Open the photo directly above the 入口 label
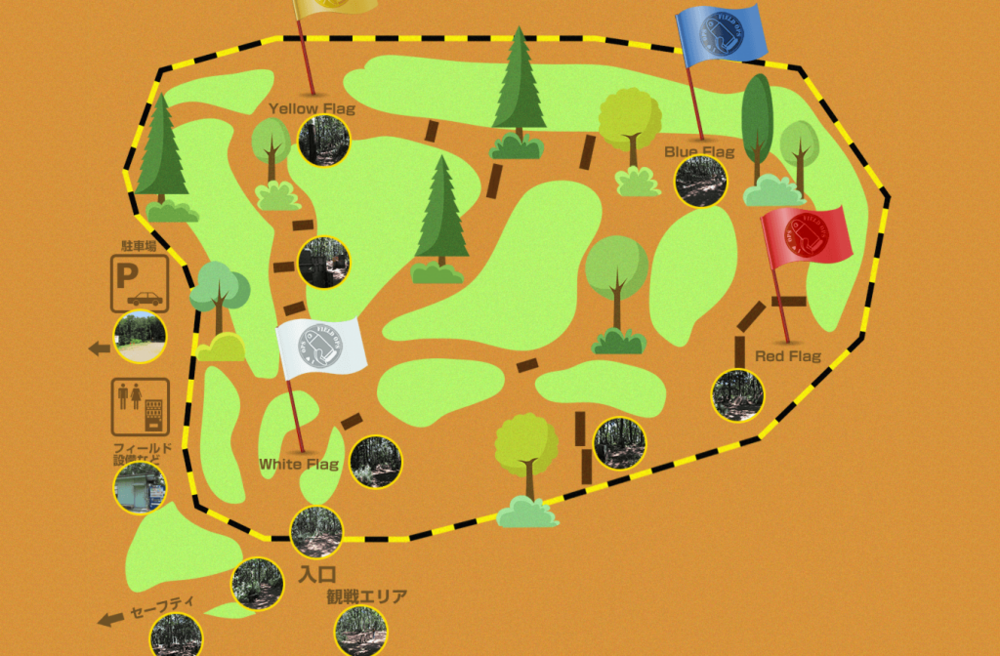Image resolution: width=1000 pixels, height=656 pixels. tap(317, 533)
